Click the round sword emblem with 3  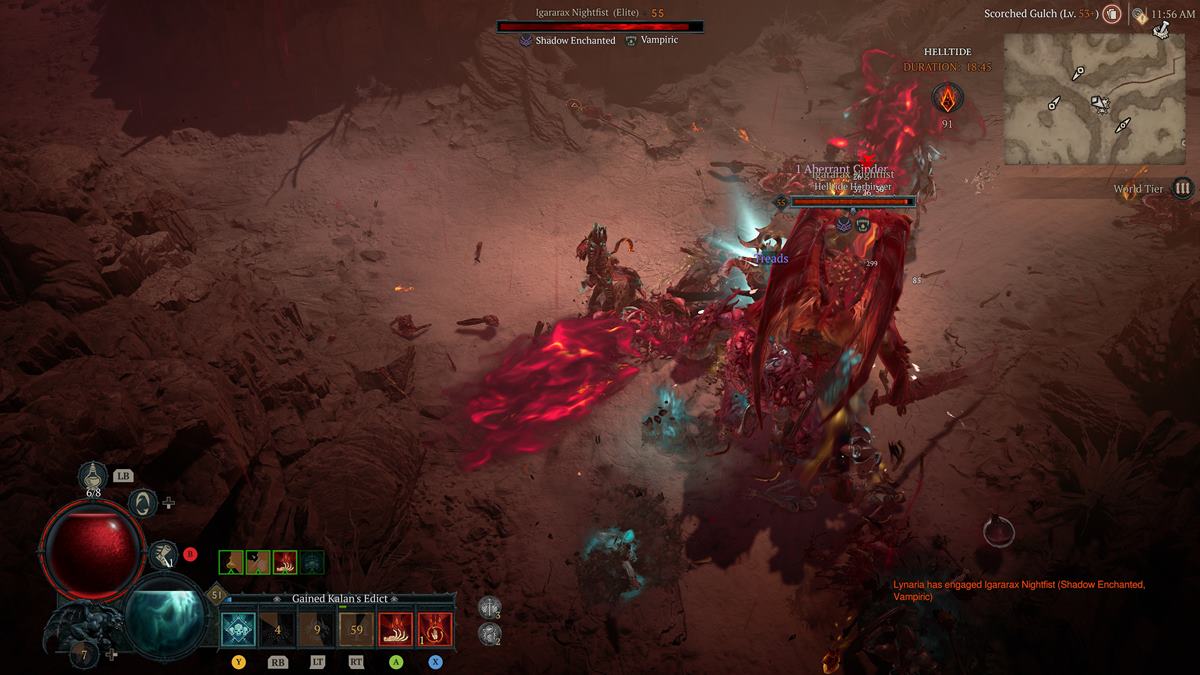tap(489, 607)
